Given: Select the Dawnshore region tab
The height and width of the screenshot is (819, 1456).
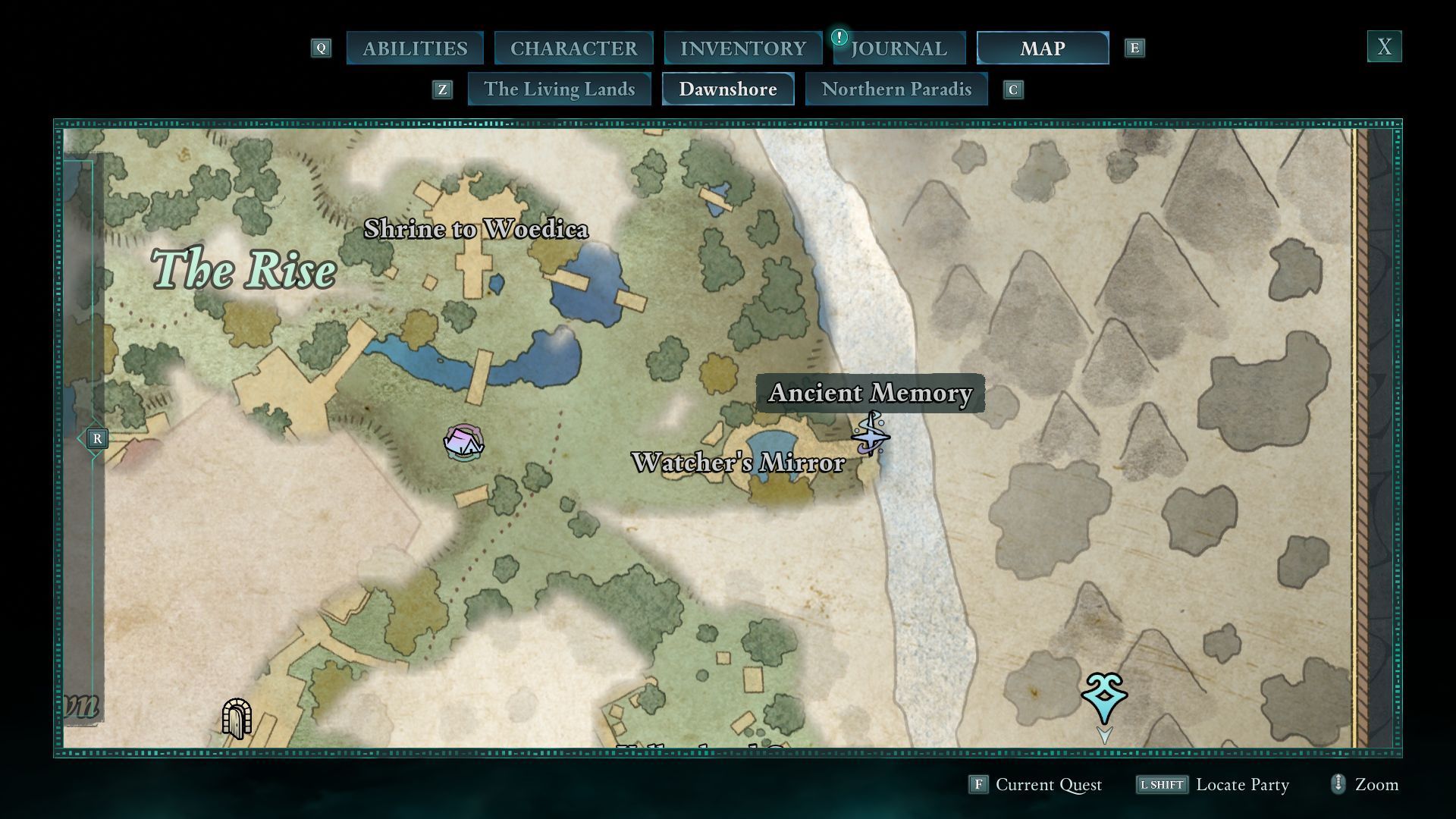Looking at the screenshot, I should click(727, 89).
